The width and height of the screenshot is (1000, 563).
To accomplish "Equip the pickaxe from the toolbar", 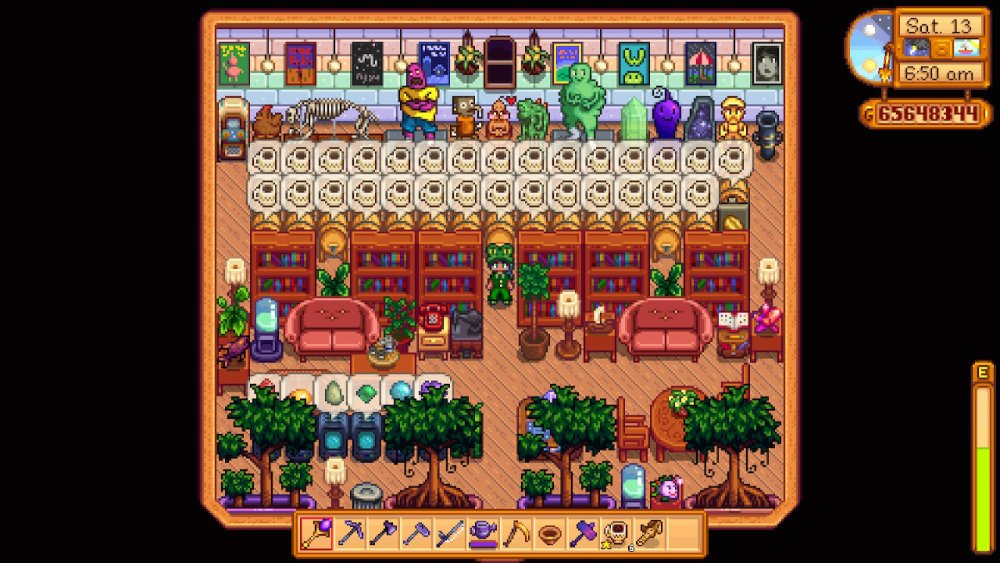I will [351, 534].
